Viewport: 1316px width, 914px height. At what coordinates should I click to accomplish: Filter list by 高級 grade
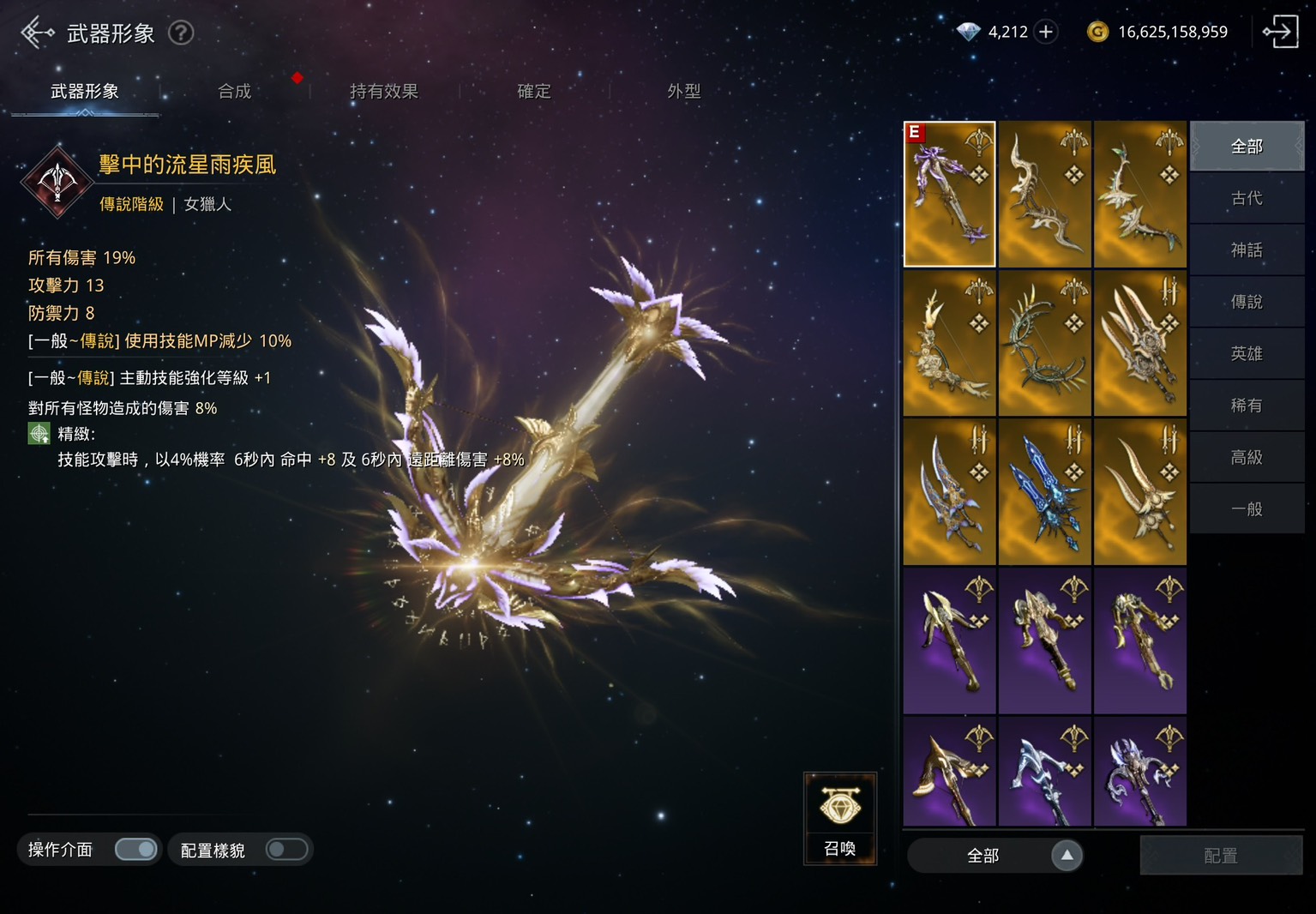click(1247, 457)
